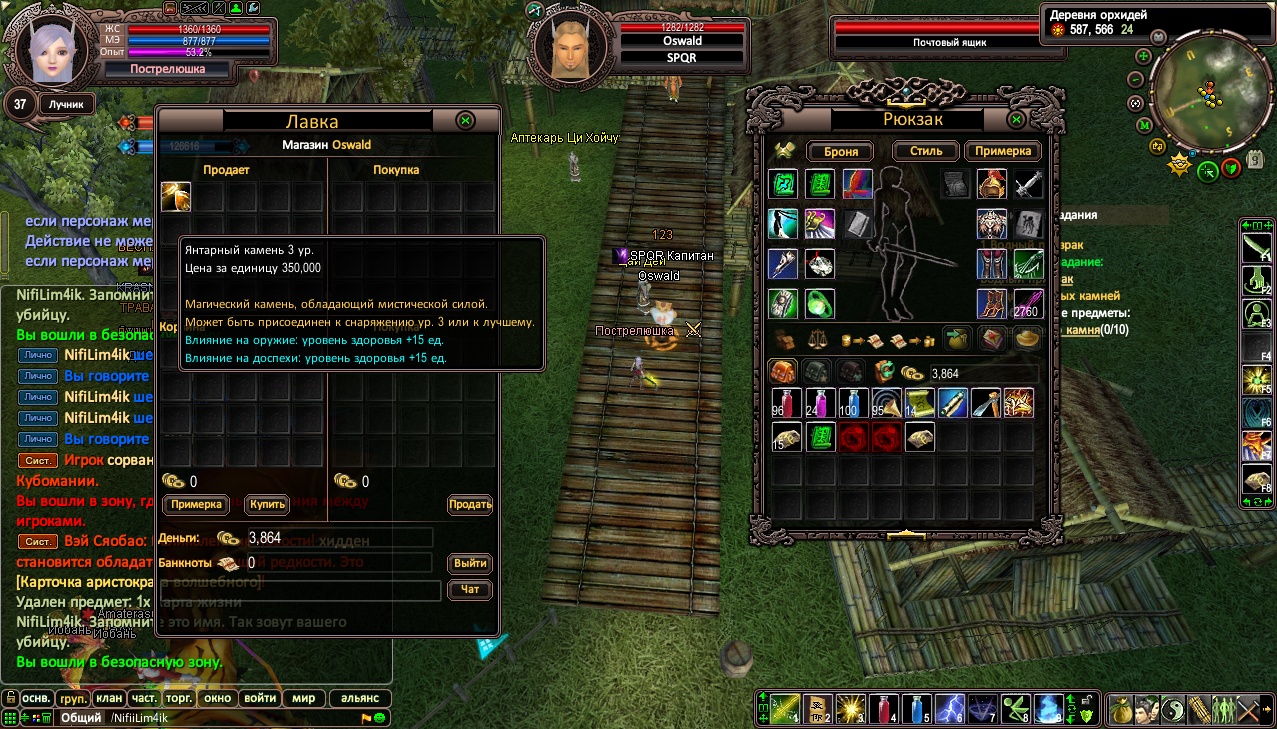The image size is (1277, 729).
Task: Open the shop Чат button
Action: (470, 590)
